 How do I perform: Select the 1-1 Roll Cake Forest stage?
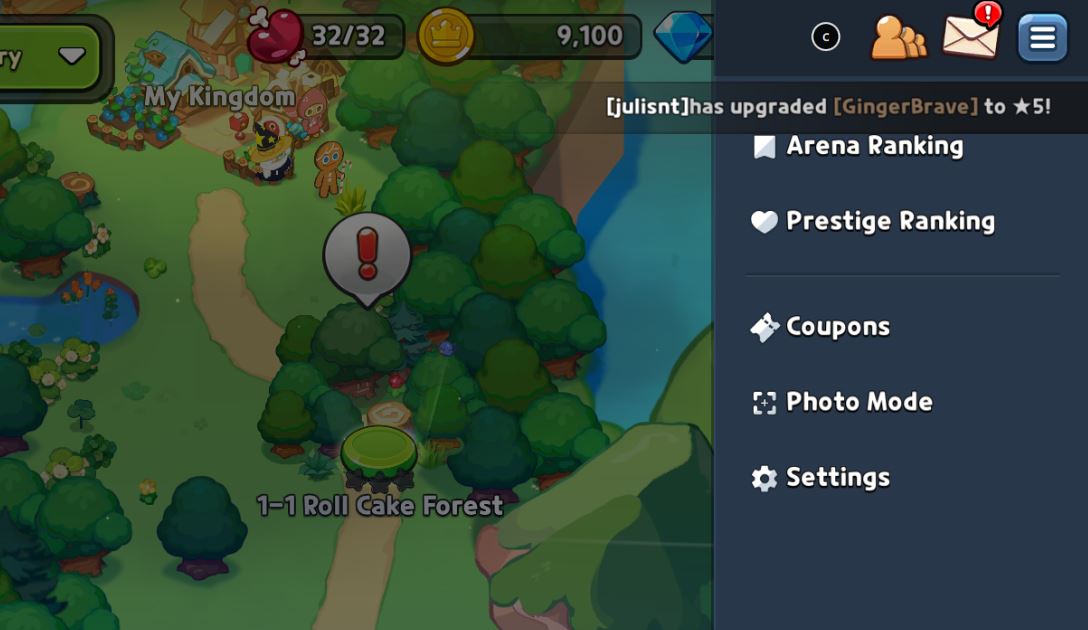(379, 462)
